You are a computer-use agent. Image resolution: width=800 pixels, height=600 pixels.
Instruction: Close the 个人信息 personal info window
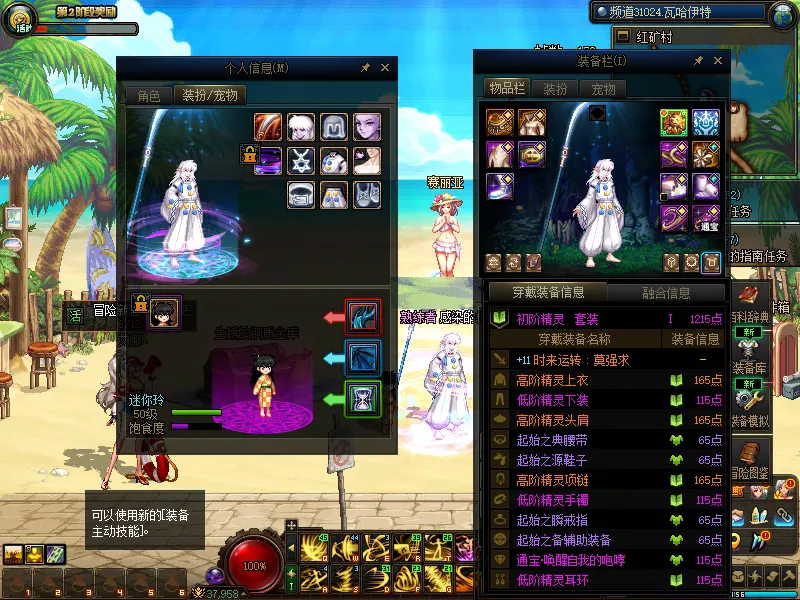pyautogui.click(x=385, y=68)
